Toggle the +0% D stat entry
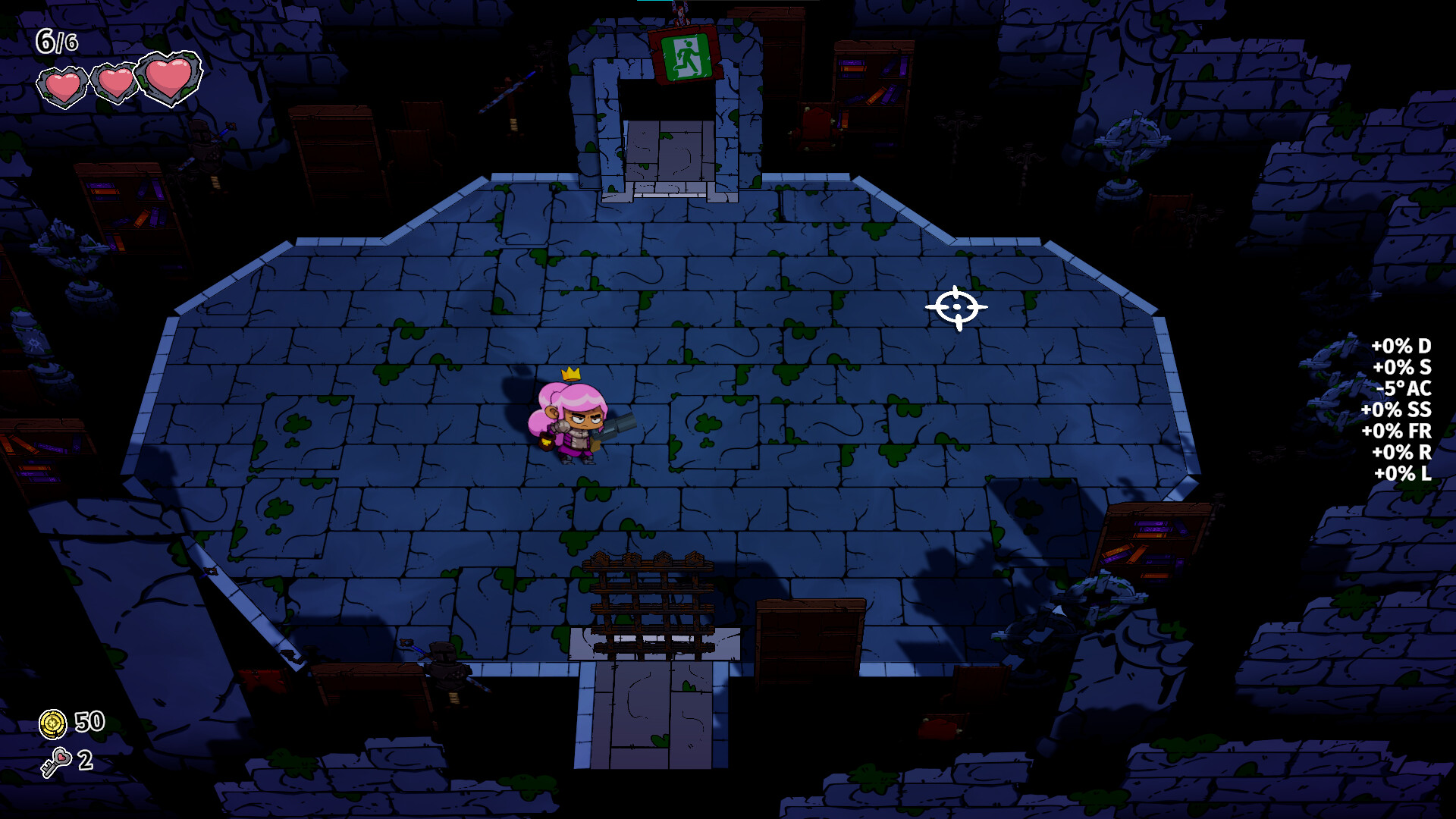The image size is (1456, 819). tap(1402, 347)
